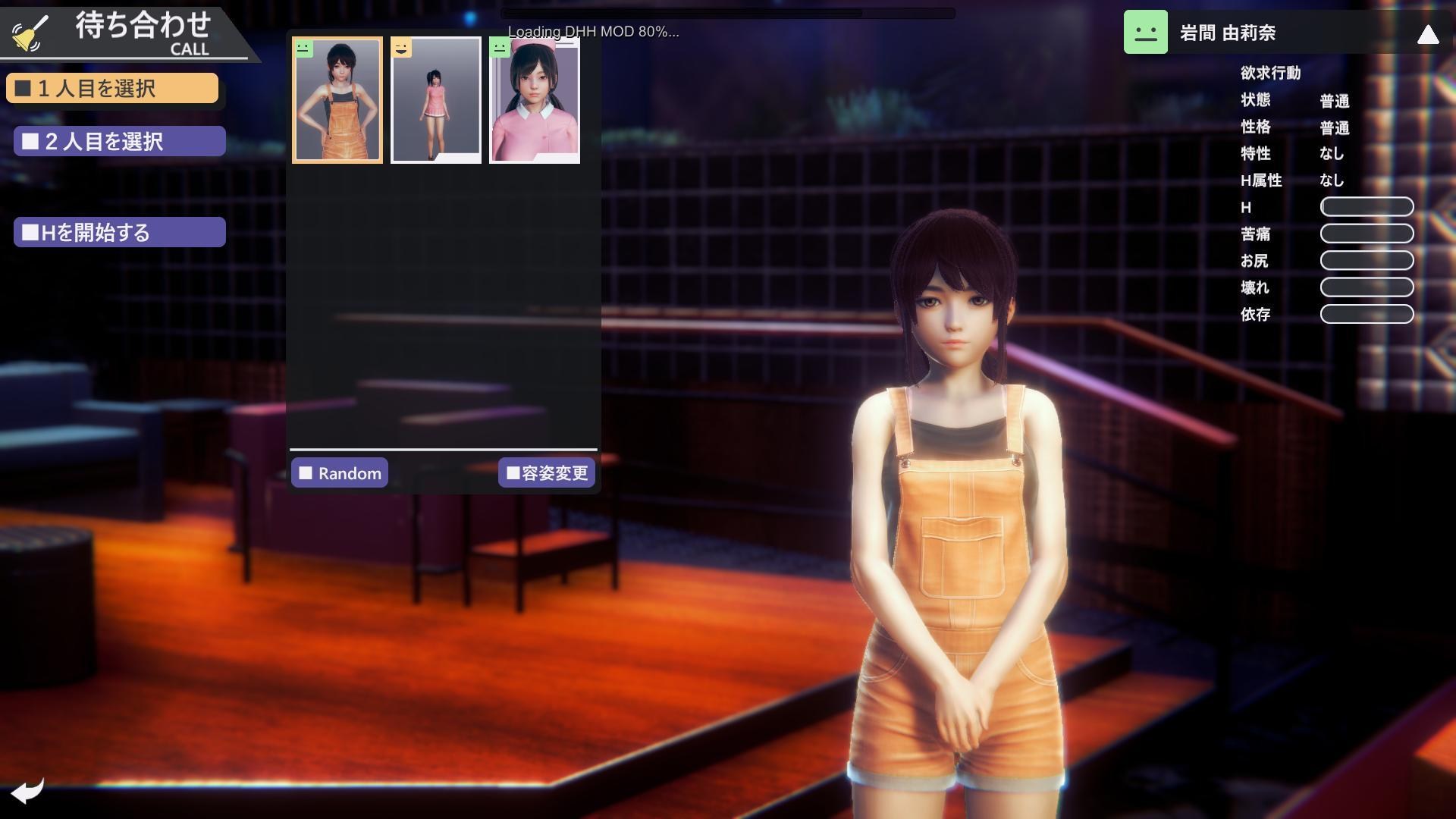
Task: Click the square icon inside the Random button
Action: [x=308, y=472]
